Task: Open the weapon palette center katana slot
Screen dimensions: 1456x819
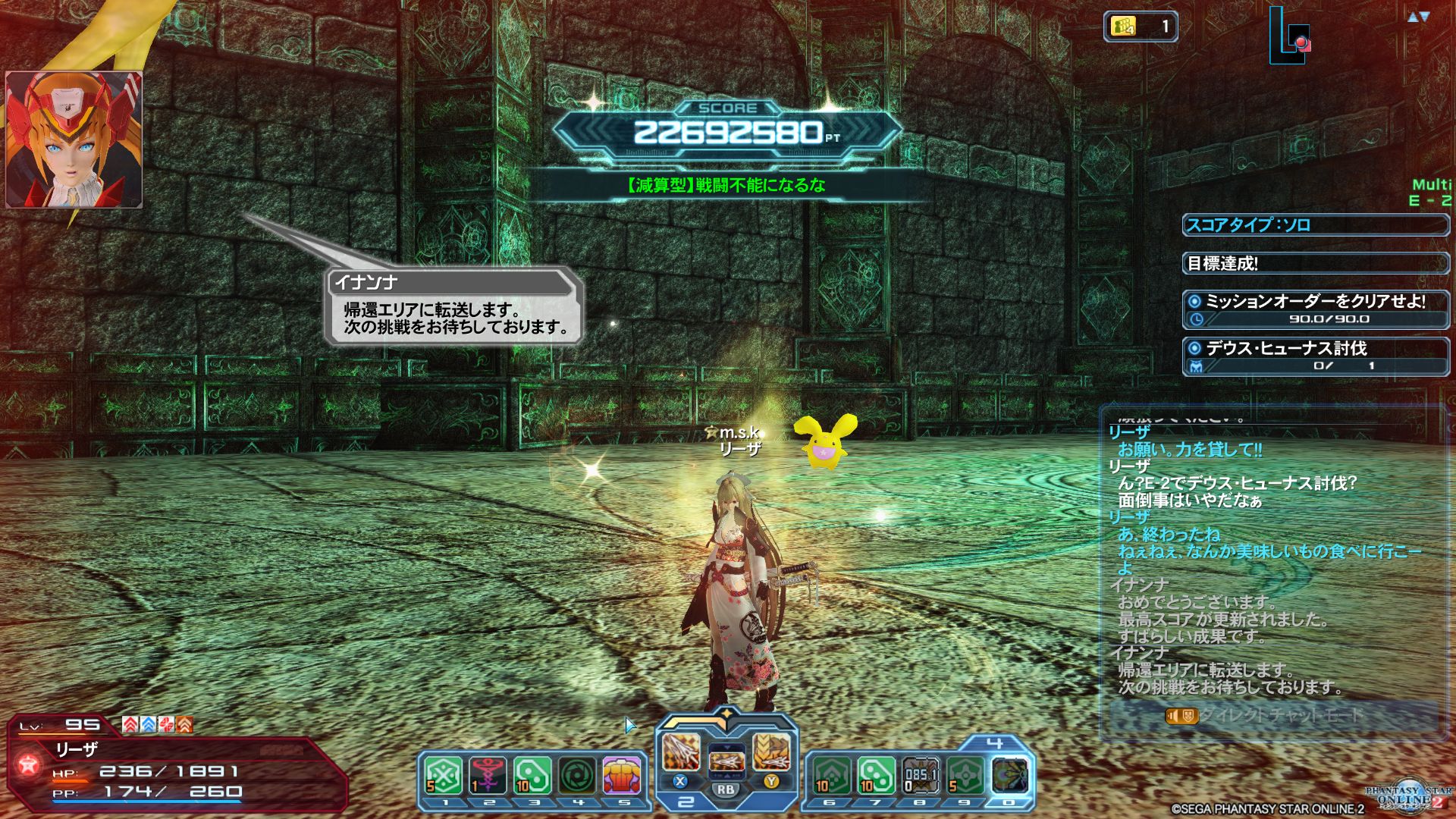Action: [x=726, y=758]
